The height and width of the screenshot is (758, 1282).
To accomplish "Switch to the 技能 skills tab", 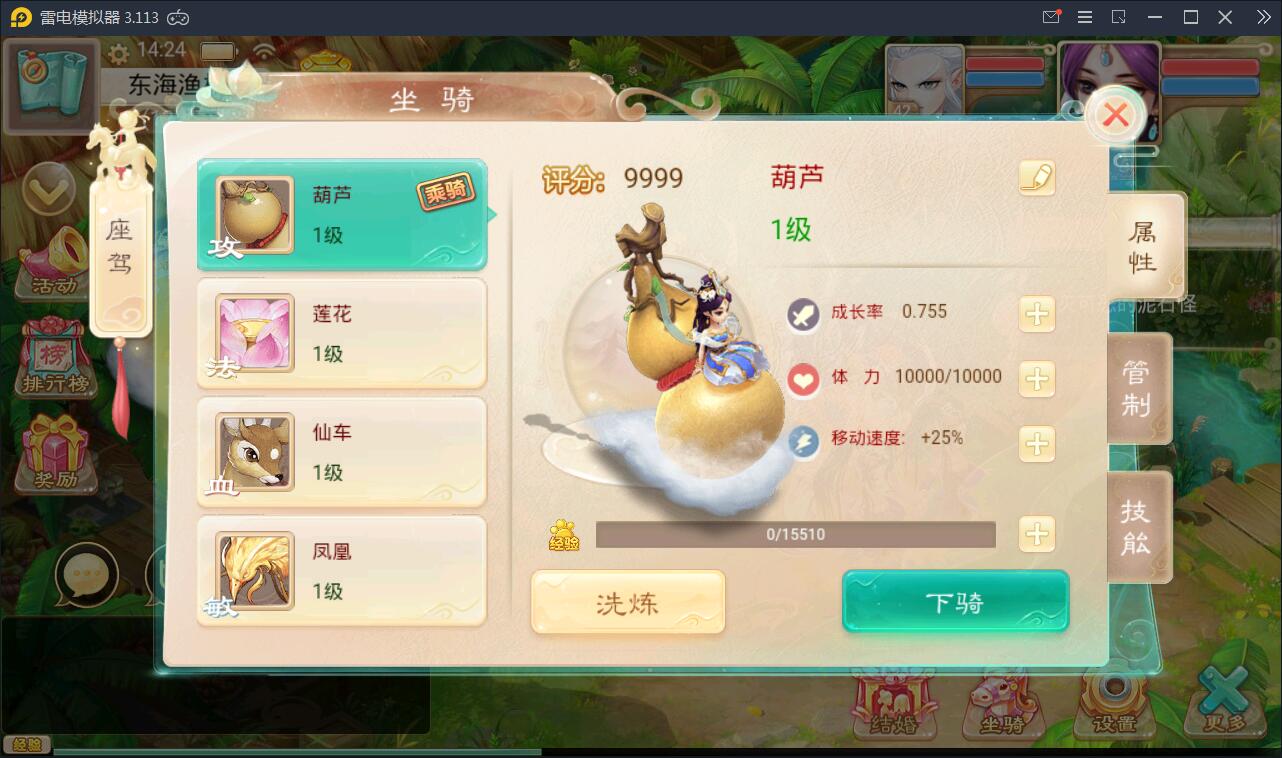I will tap(1139, 526).
